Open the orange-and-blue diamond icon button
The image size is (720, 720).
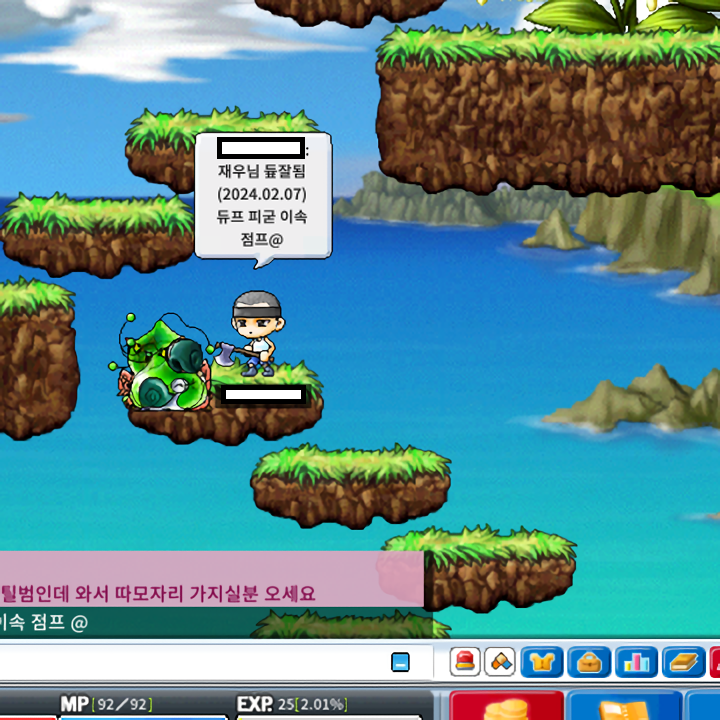(501, 662)
